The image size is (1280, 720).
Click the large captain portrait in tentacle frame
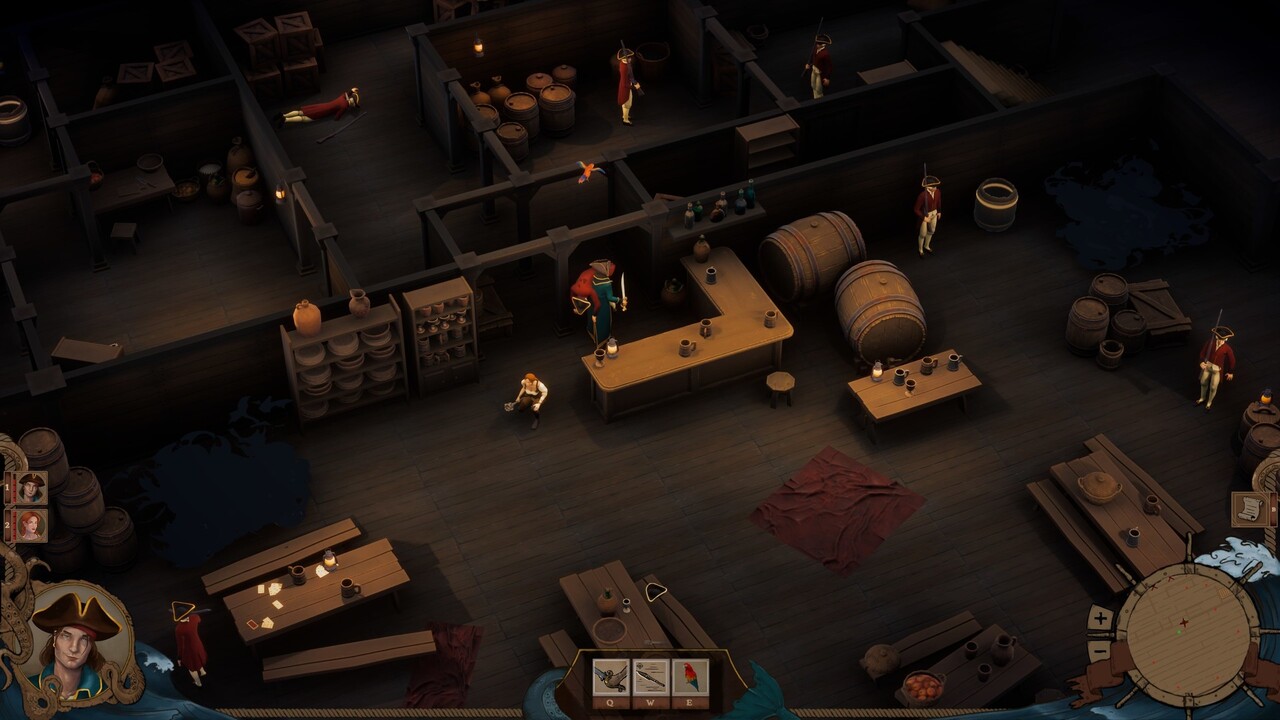76,640
